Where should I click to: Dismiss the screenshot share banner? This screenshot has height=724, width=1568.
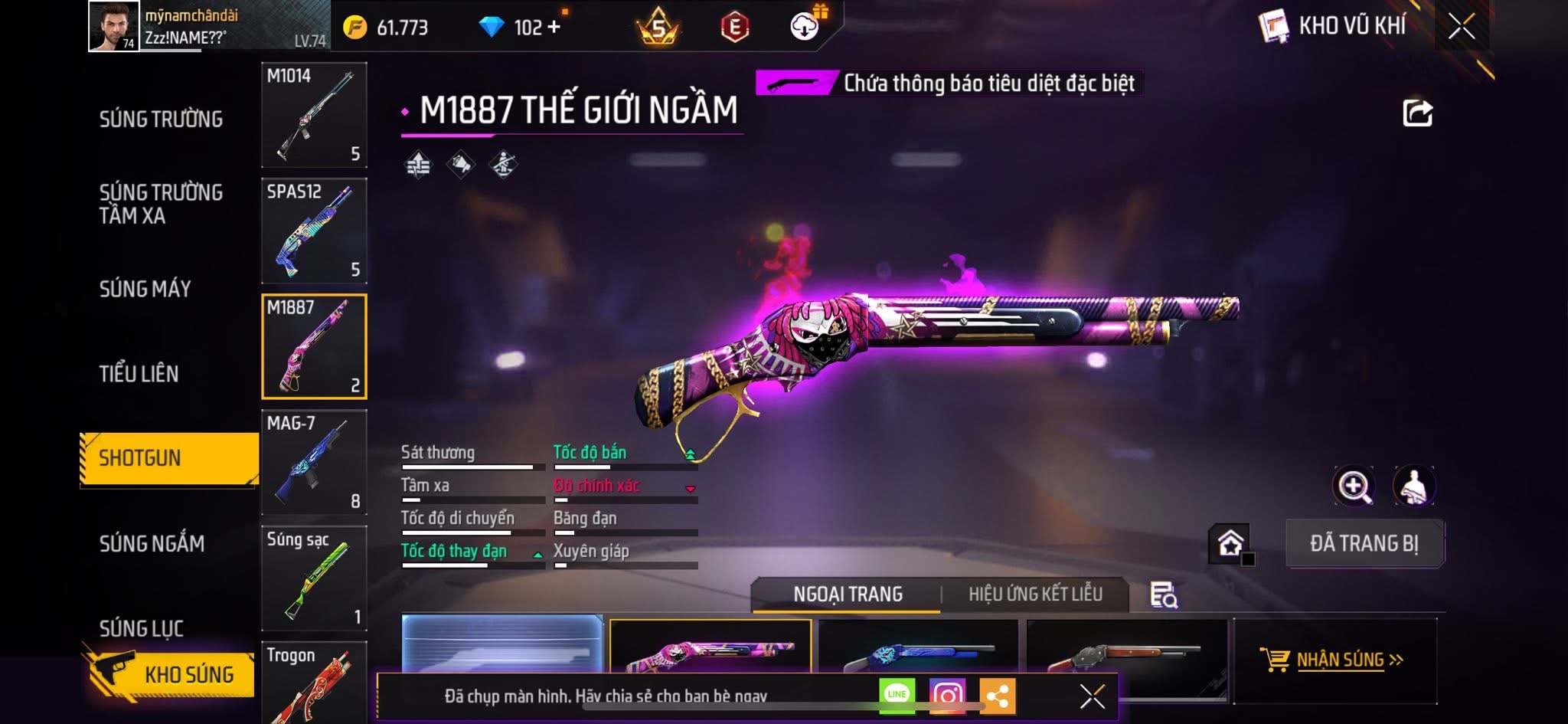[x=1092, y=696]
